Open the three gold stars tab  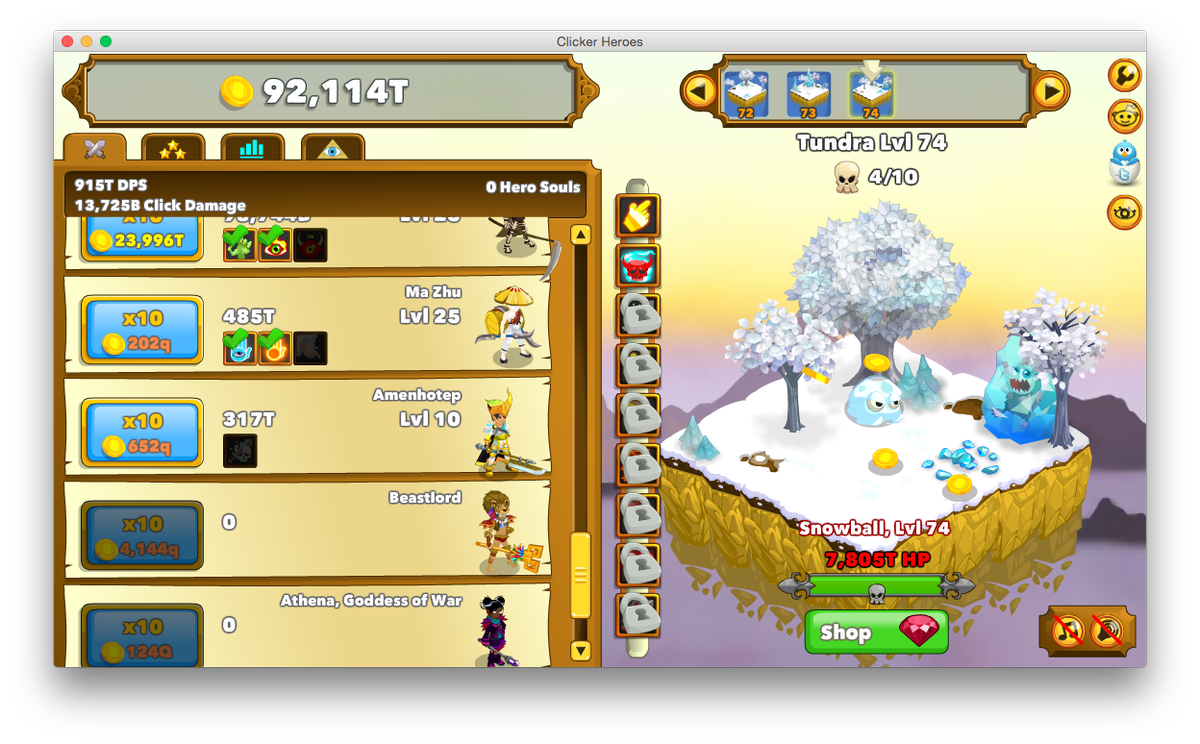(x=173, y=149)
